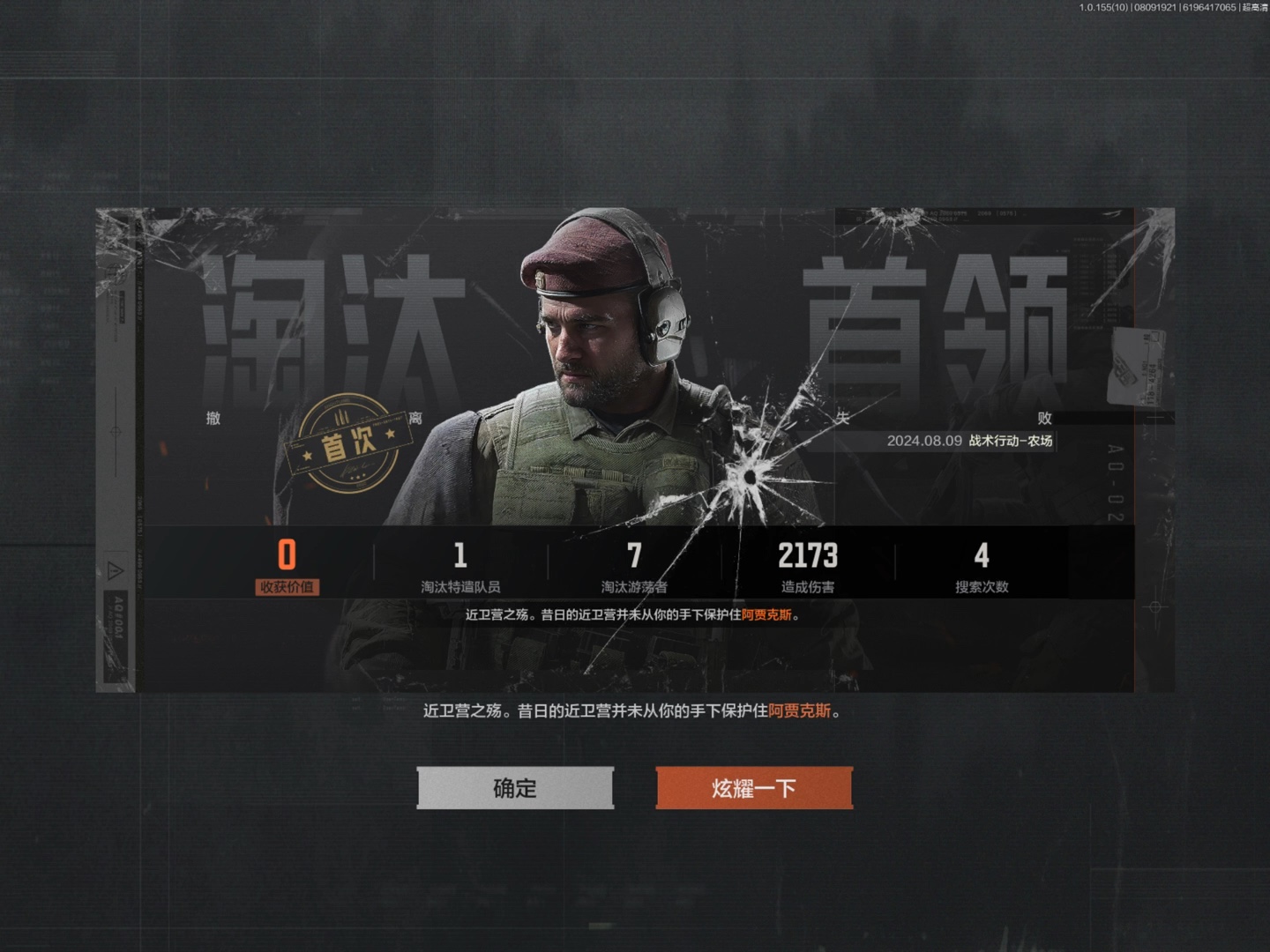This screenshot has width=1270, height=952.
Task: Click the 118-4264 dog tag card graphic
Action: click(1136, 363)
